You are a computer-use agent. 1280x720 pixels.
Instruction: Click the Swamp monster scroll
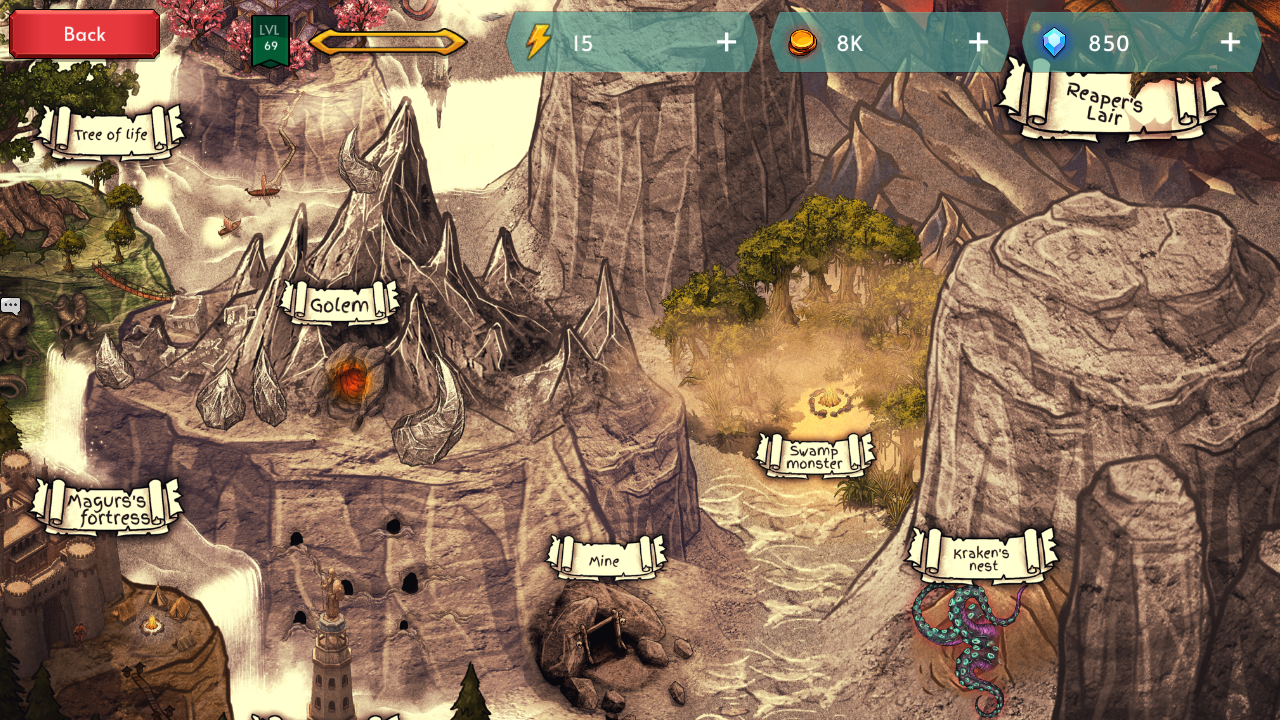pos(817,457)
